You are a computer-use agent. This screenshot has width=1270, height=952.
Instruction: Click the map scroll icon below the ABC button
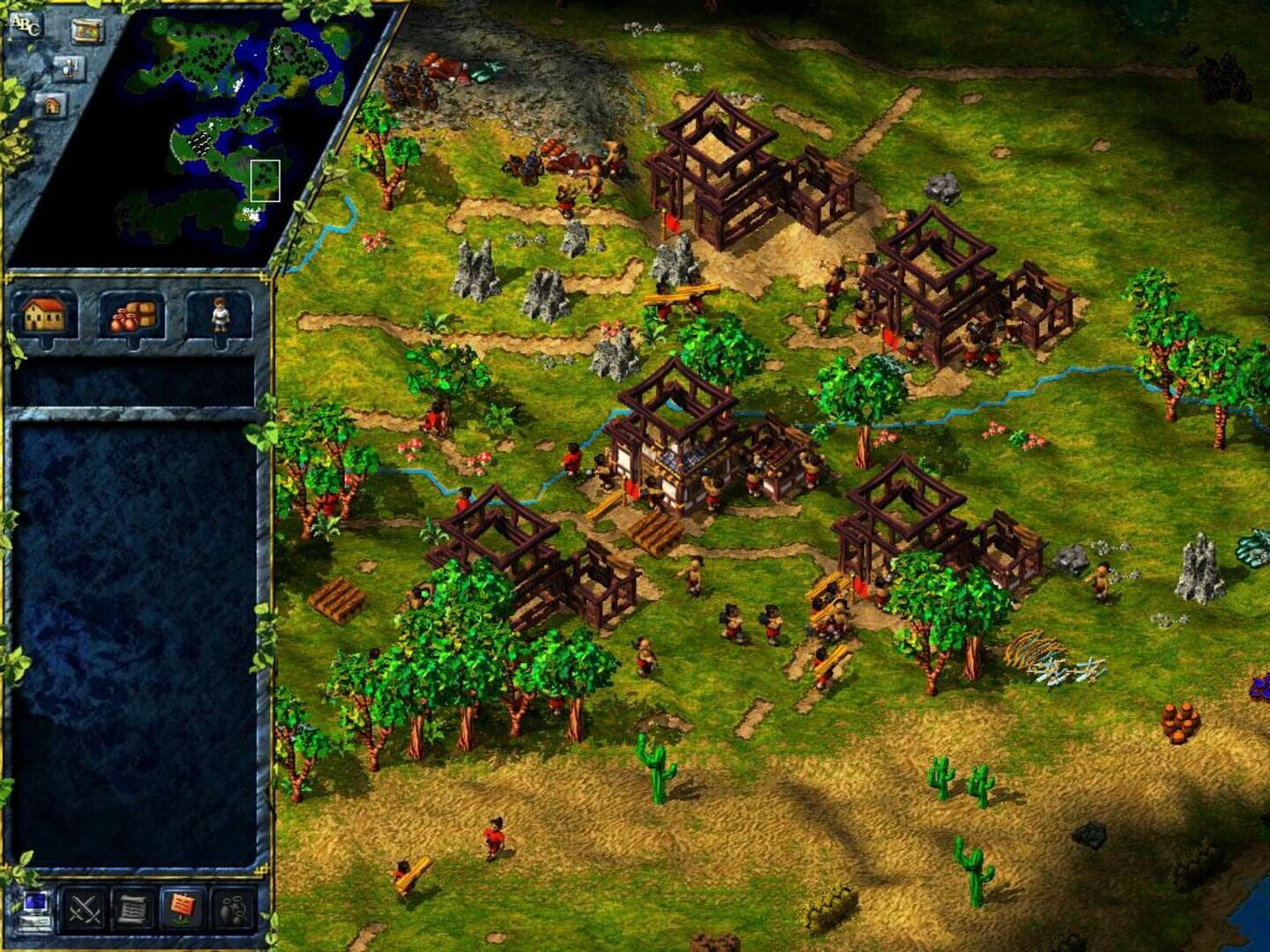pos(86,33)
